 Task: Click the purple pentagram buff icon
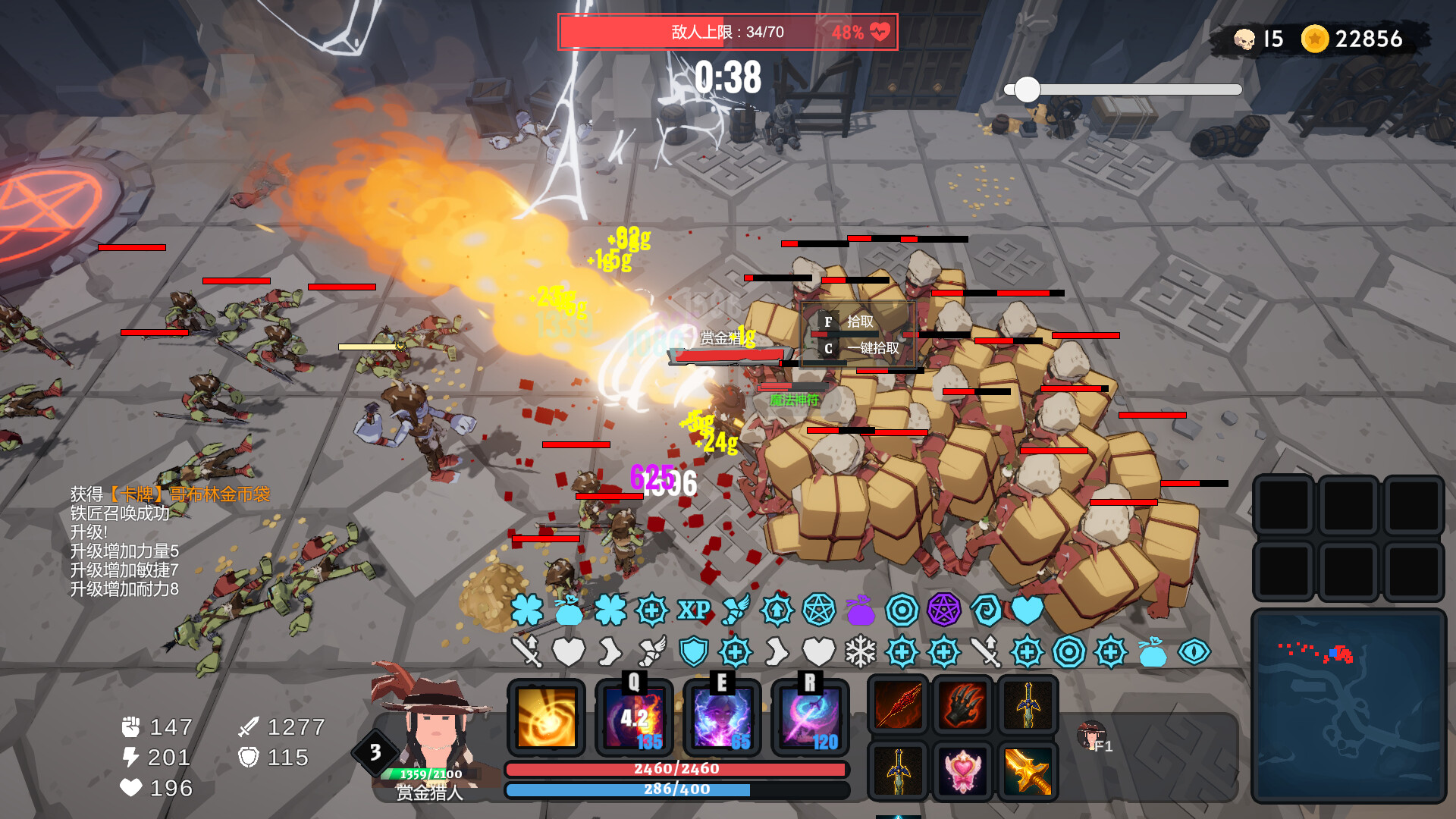[x=944, y=610]
